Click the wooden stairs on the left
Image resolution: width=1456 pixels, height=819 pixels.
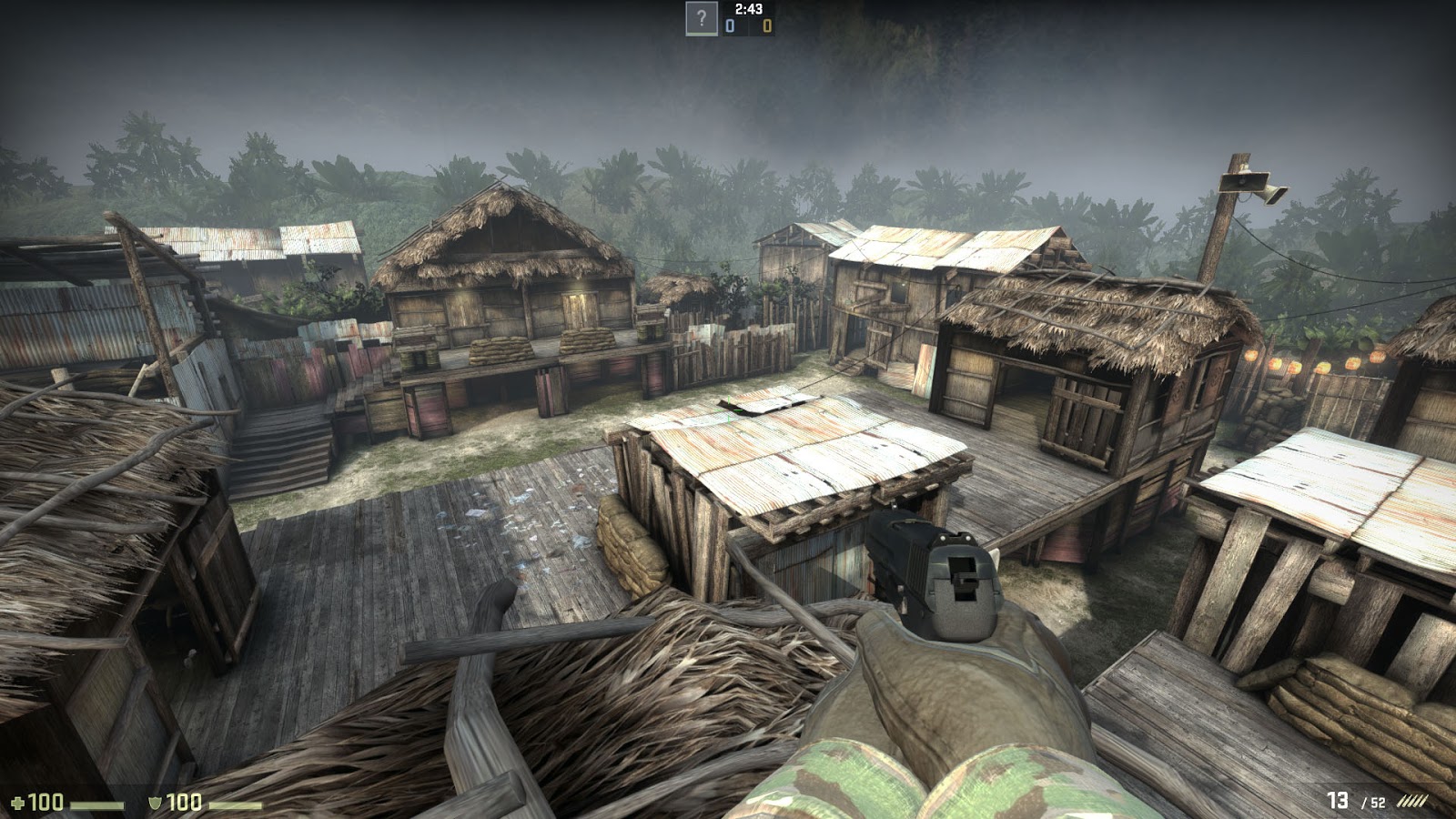(x=282, y=446)
